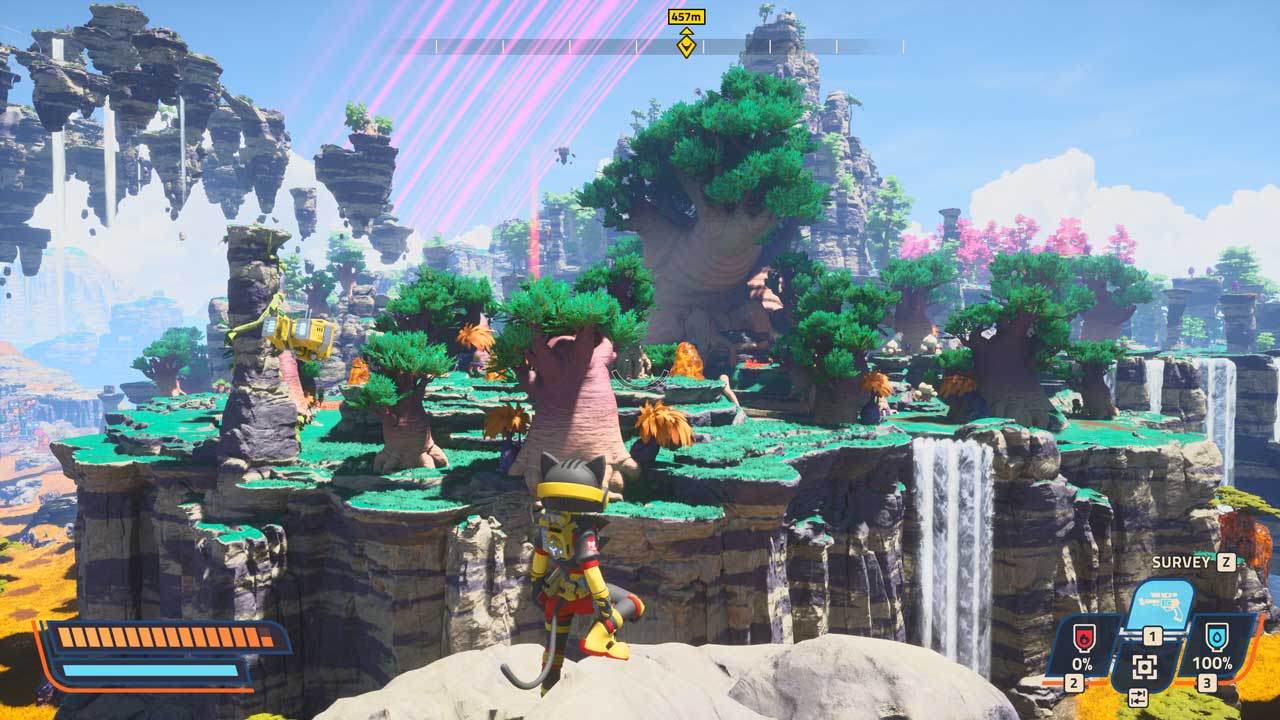Viewport: 1280px width, 720px height.
Task: Click the yellow objective marker on the compass
Action: click(686, 44)
